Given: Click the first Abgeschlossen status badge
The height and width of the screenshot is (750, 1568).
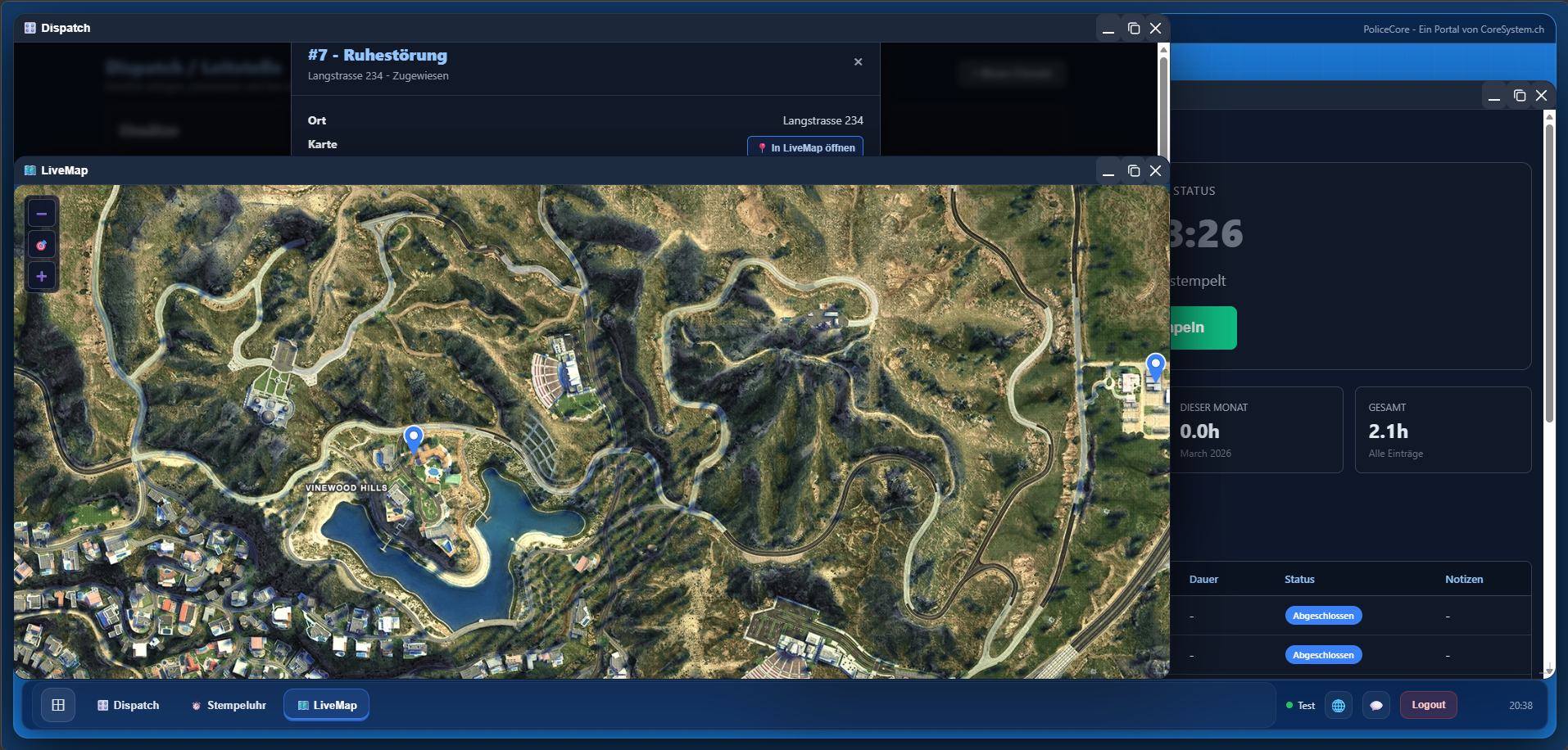Looking at the screenshot, I should coord(1323,615).
